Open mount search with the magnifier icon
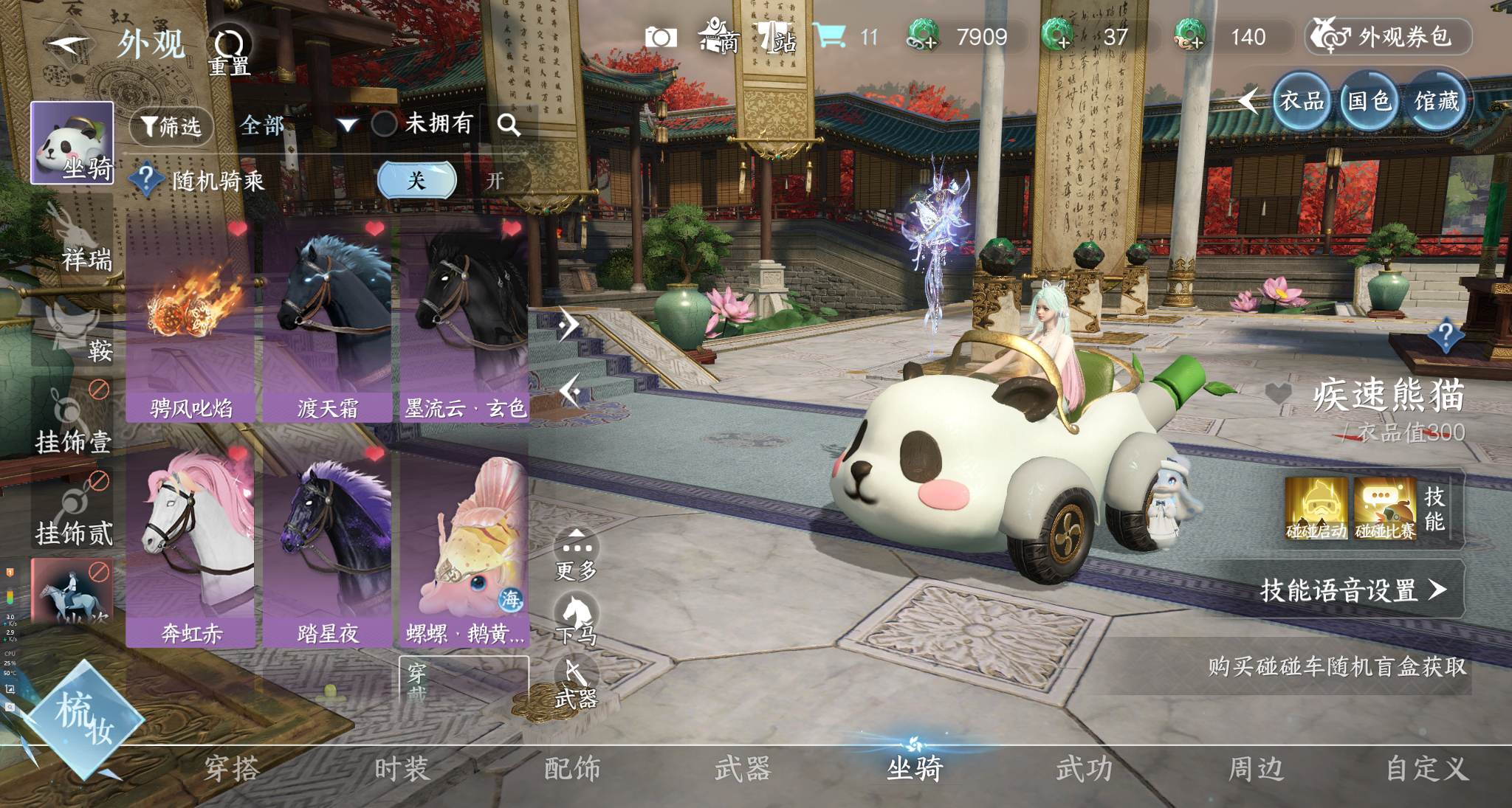The image size is (1512, 808). click(x=509, y=125)
